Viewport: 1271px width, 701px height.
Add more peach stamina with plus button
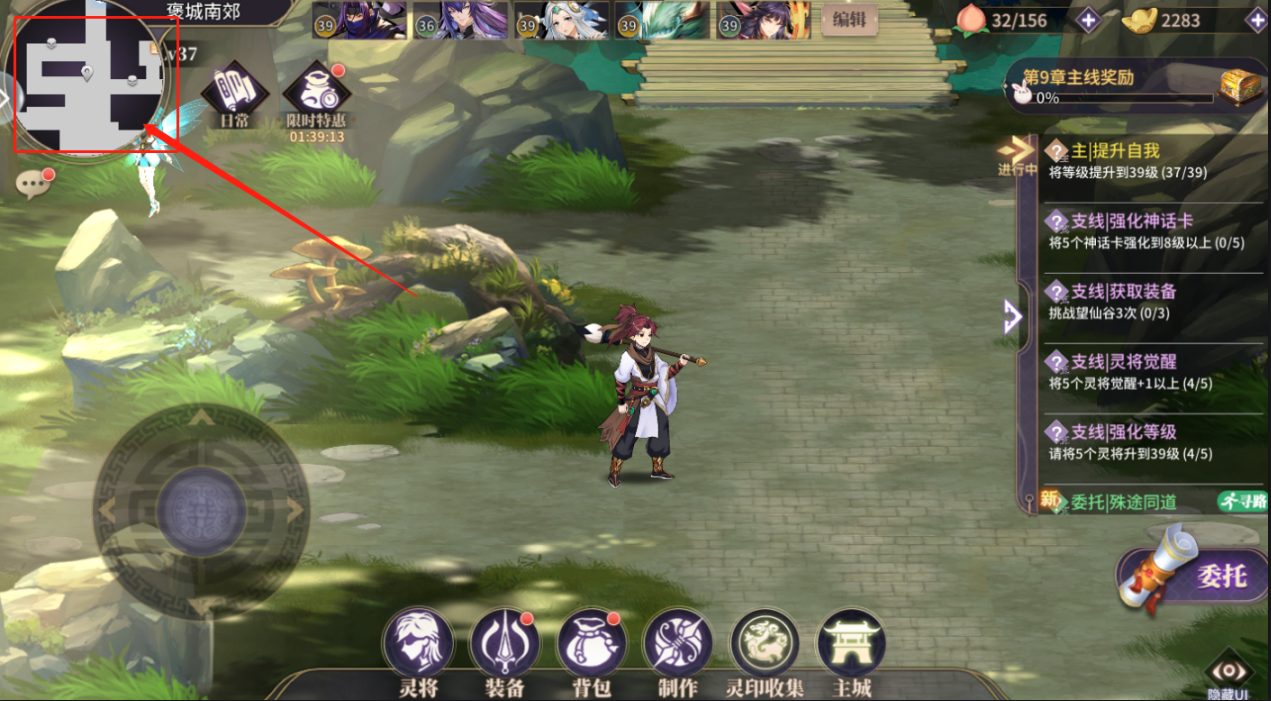tap(1087, 19)
